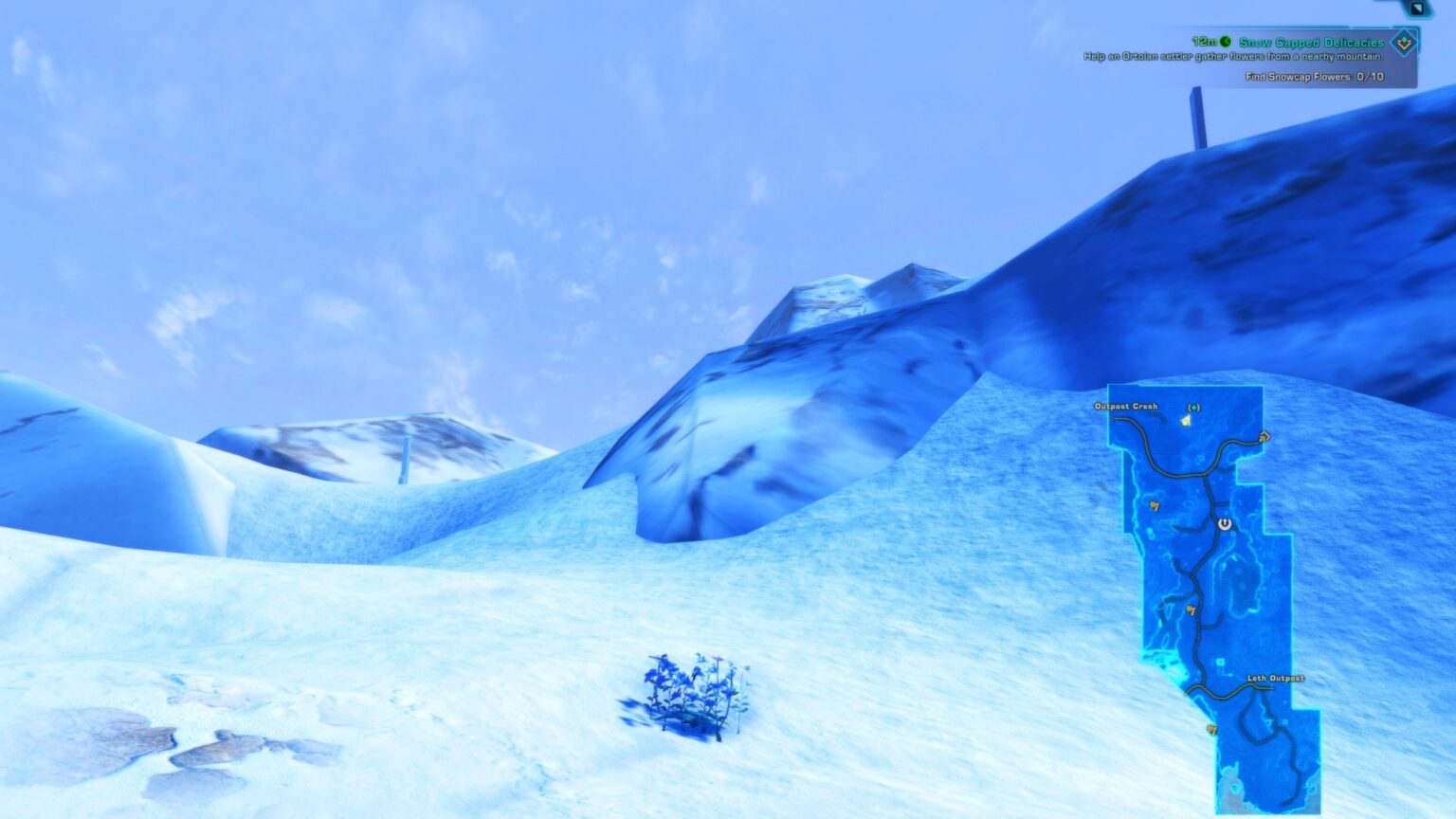Image resolution: width=1456 pixels, height=819 pixels.
Task: Click the Outpost Cresh label on the map
Action: [x=1126, y=406]
